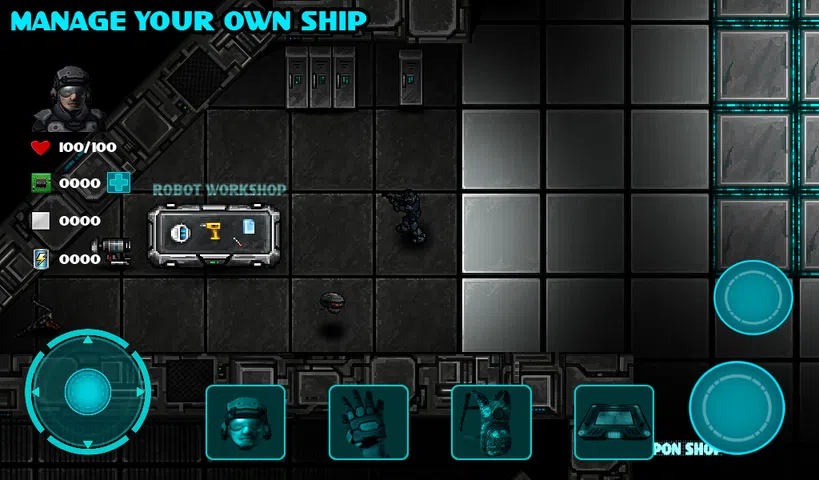The height and width of the screenshot is (480, 819).
Task: Choose the flat platform pad icon
Action: [x=614, y=422]
